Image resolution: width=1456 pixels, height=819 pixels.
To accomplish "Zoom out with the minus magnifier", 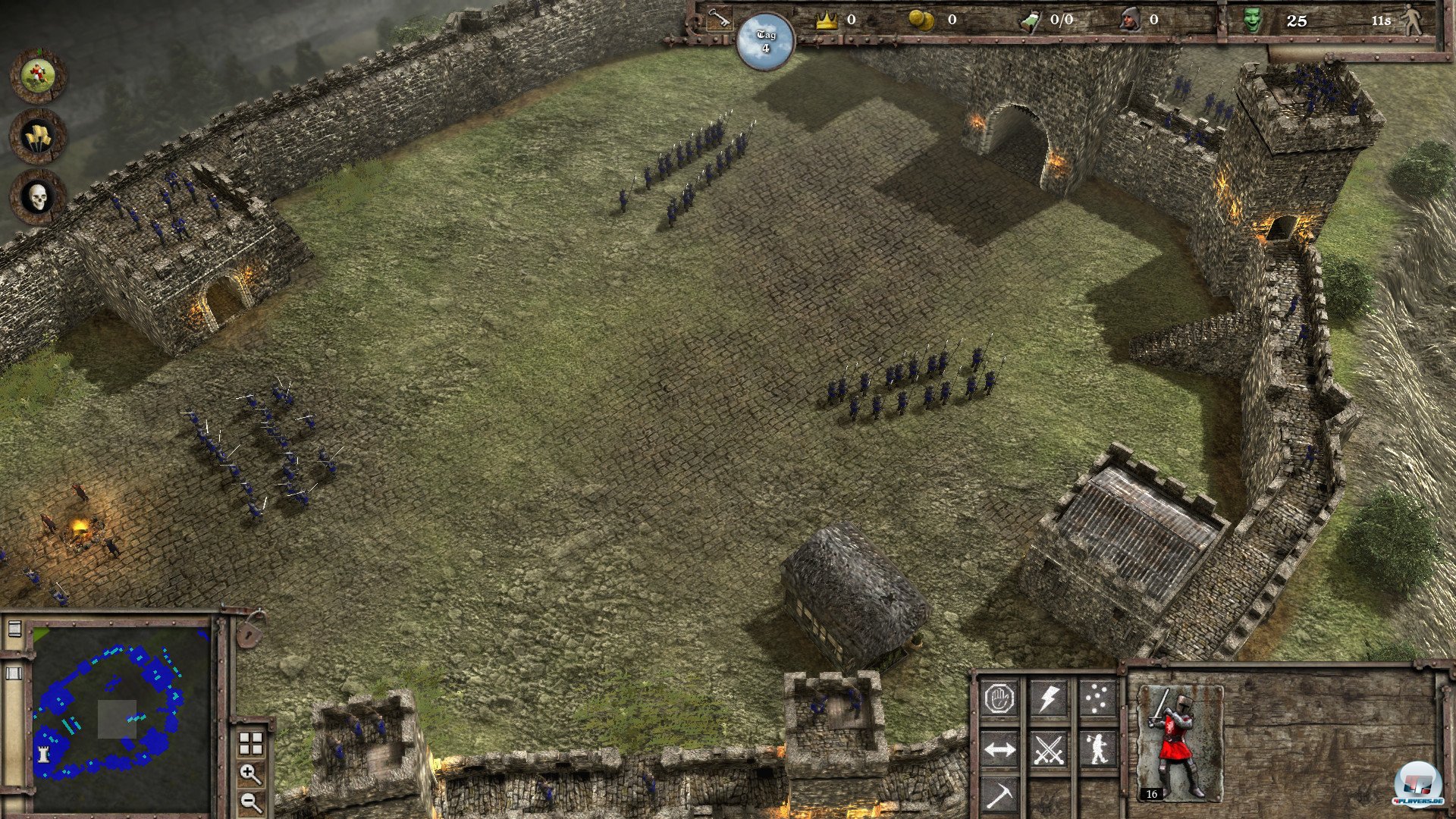I will click(250, 801).
